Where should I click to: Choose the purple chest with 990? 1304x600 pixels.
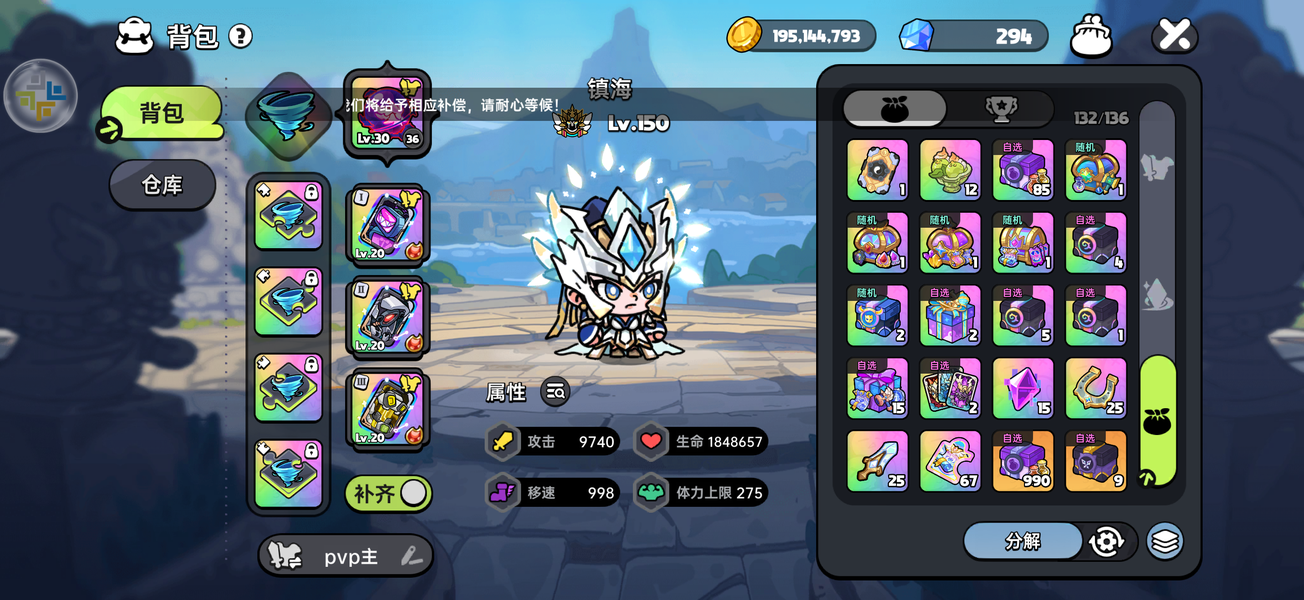pyautogui.click(x=1023, y=461)
